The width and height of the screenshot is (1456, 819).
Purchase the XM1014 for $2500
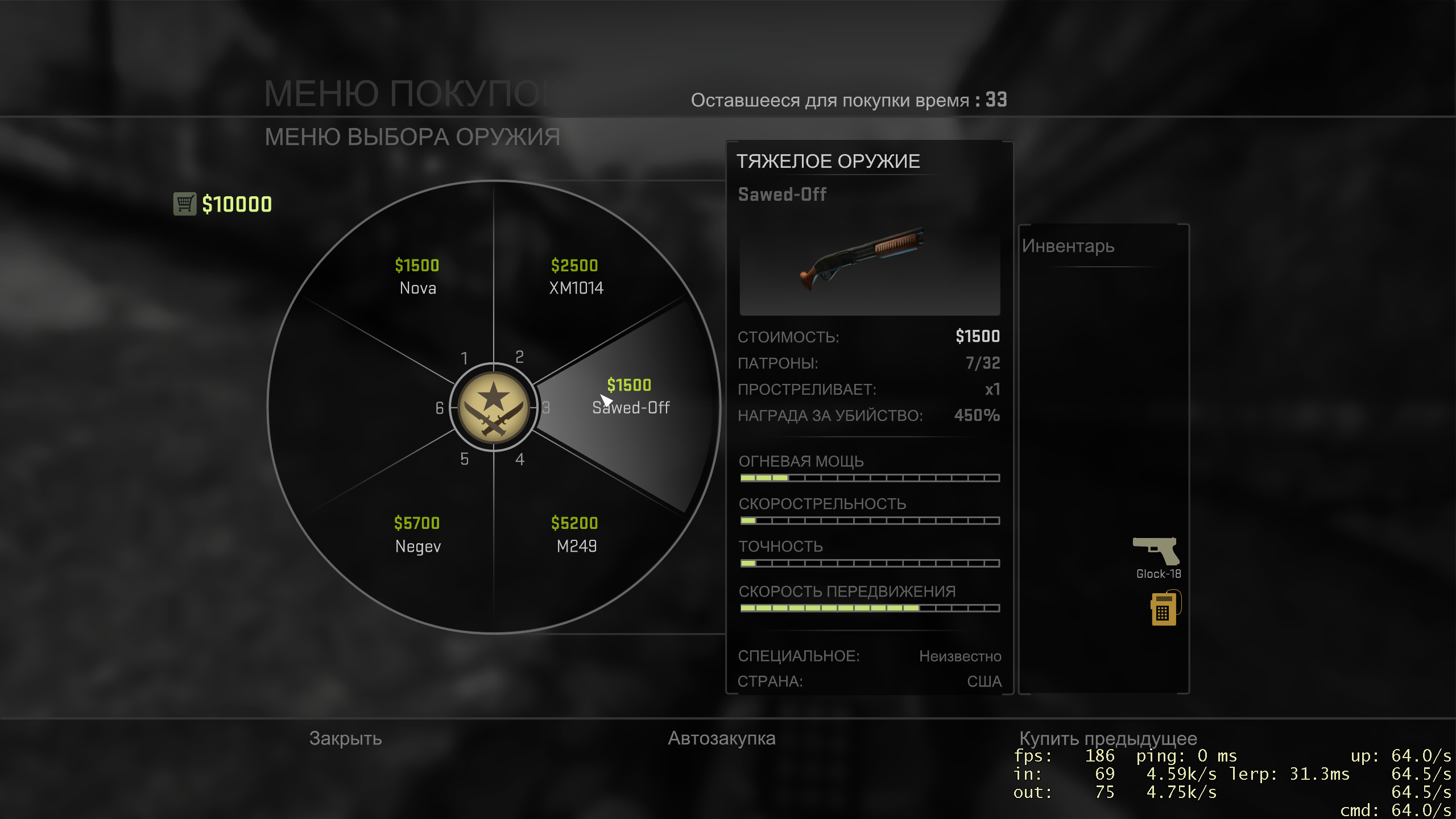tap(576, 277)
